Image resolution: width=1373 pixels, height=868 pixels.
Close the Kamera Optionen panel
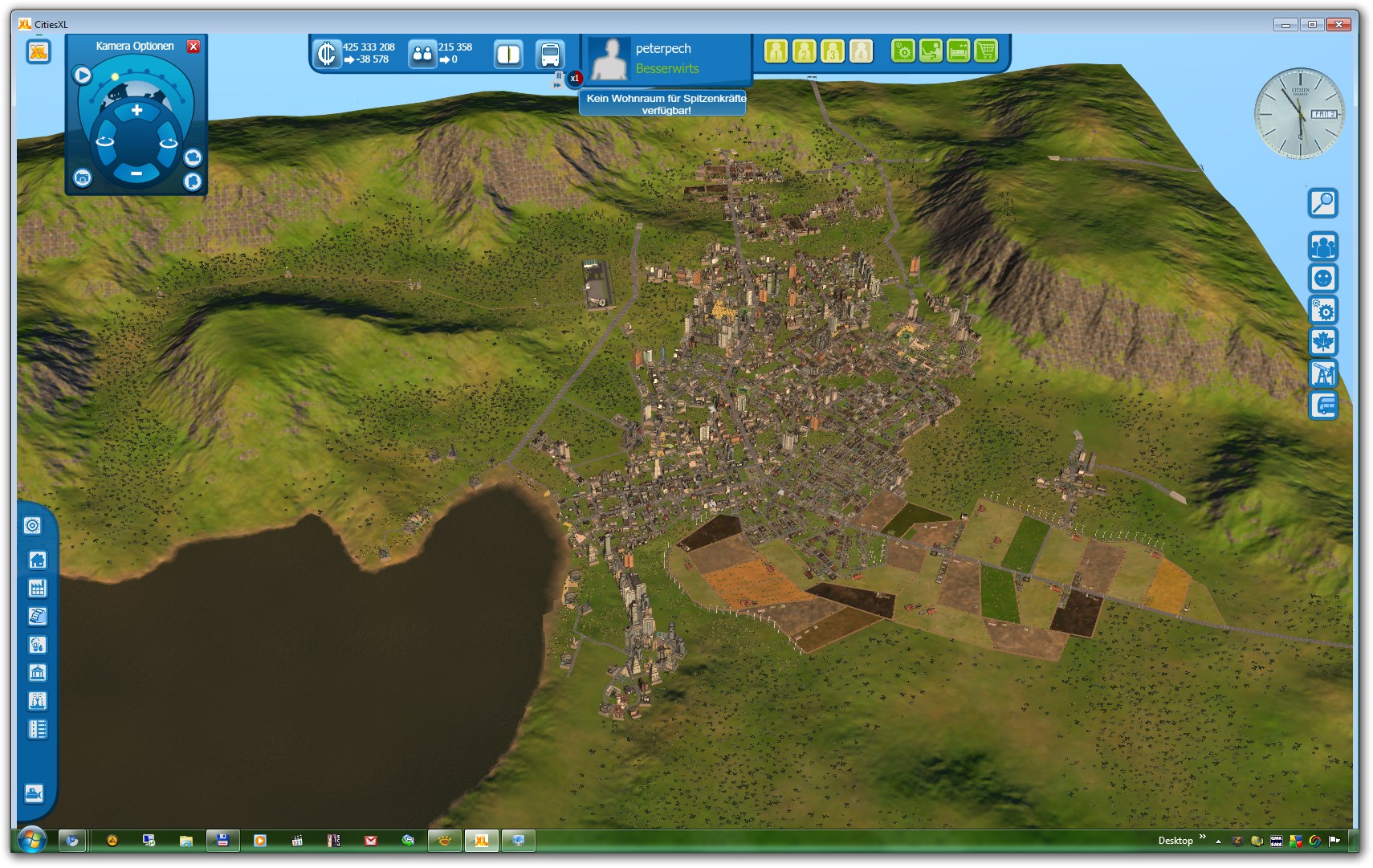194,47
